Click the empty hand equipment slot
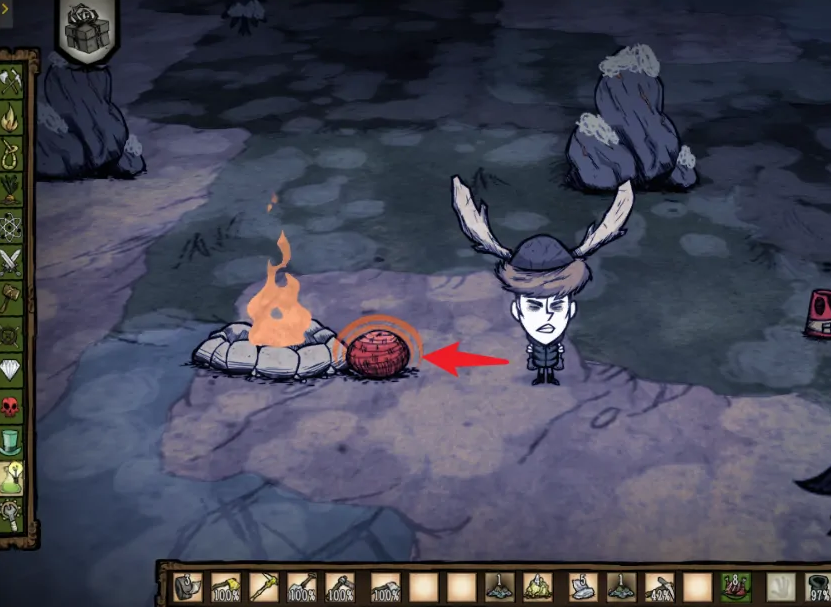The width and height of the screenshot is (831, 607). [778, 587]
